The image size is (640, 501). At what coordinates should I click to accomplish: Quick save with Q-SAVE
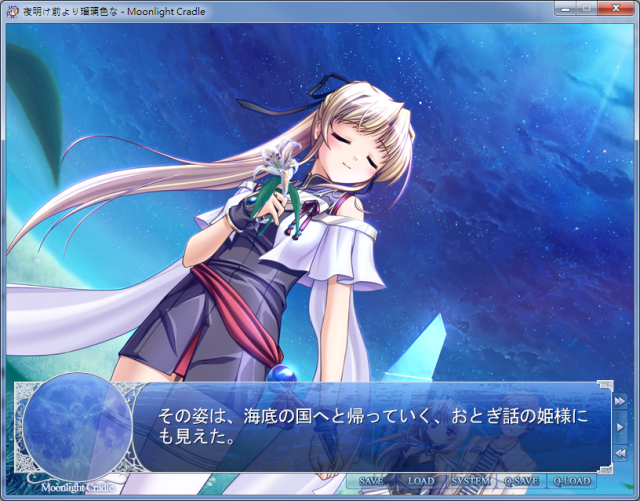(521, 481)
